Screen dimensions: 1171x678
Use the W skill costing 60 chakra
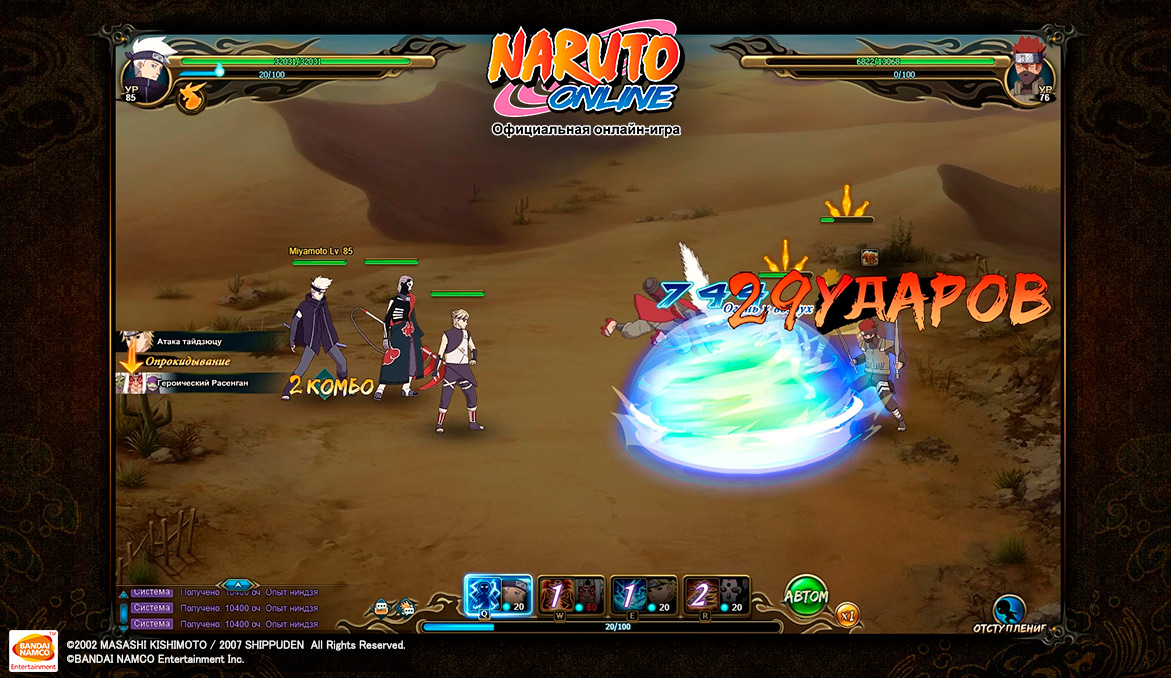click(x=572, y=595)
